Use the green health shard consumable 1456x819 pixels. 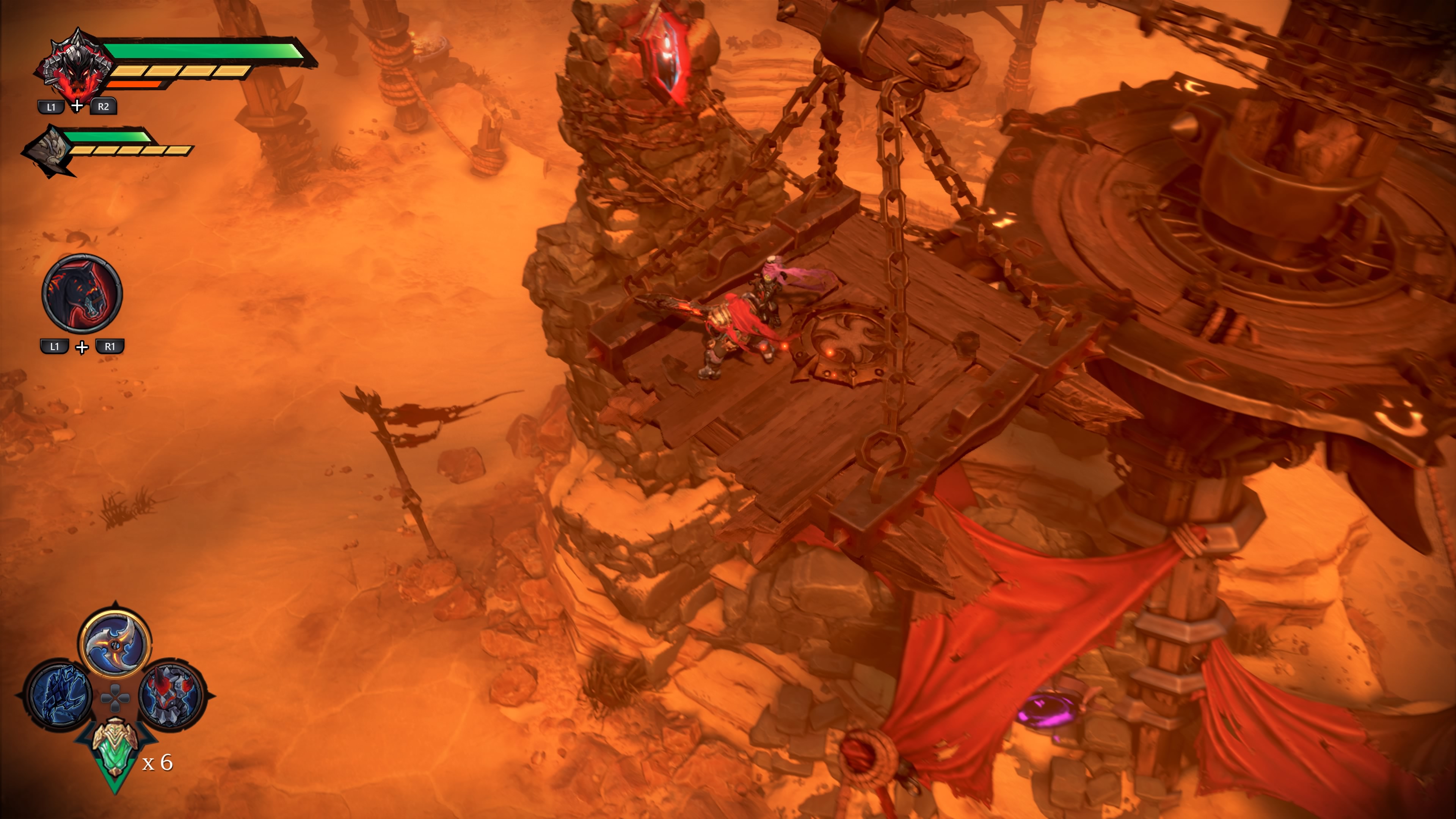coord(115,748)
